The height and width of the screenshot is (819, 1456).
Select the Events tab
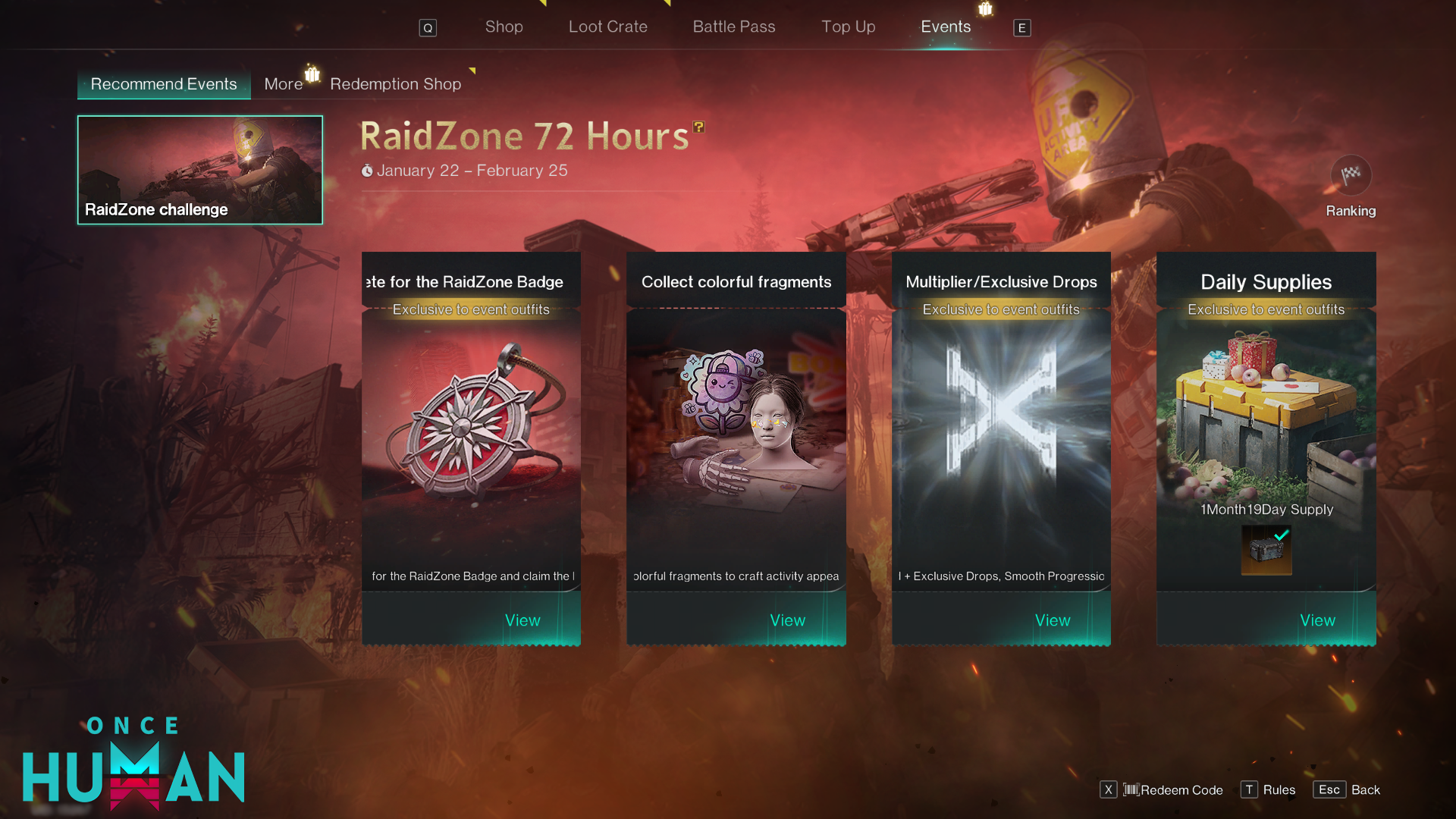pyautogui.click(x=945, y=27)
